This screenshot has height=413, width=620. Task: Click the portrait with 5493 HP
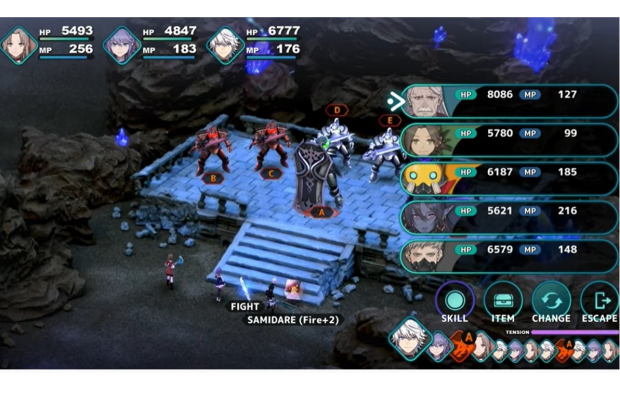(19, 45)
